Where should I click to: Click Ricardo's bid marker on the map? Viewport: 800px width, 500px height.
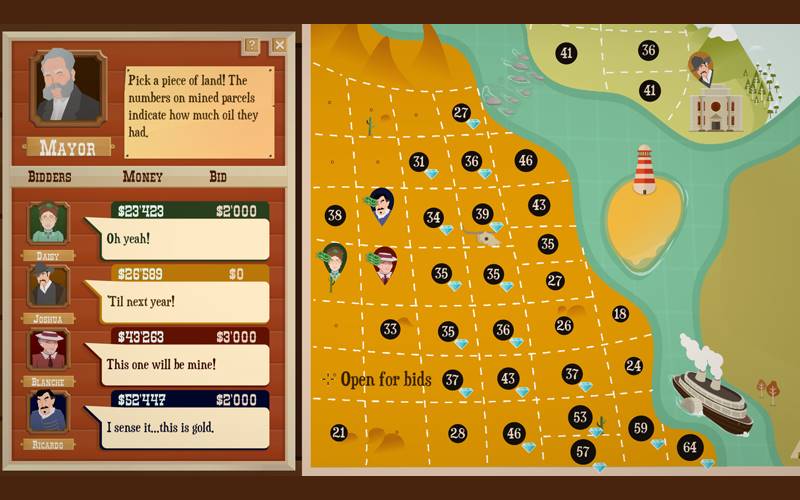click(381, 206)
